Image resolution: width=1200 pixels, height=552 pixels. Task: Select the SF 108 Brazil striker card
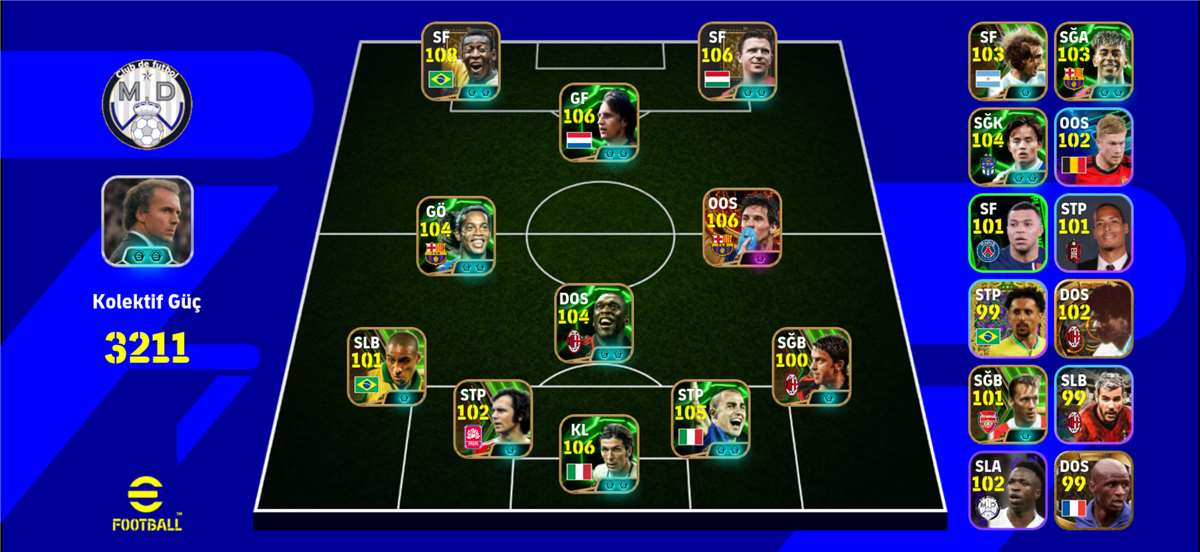point(460,62)
